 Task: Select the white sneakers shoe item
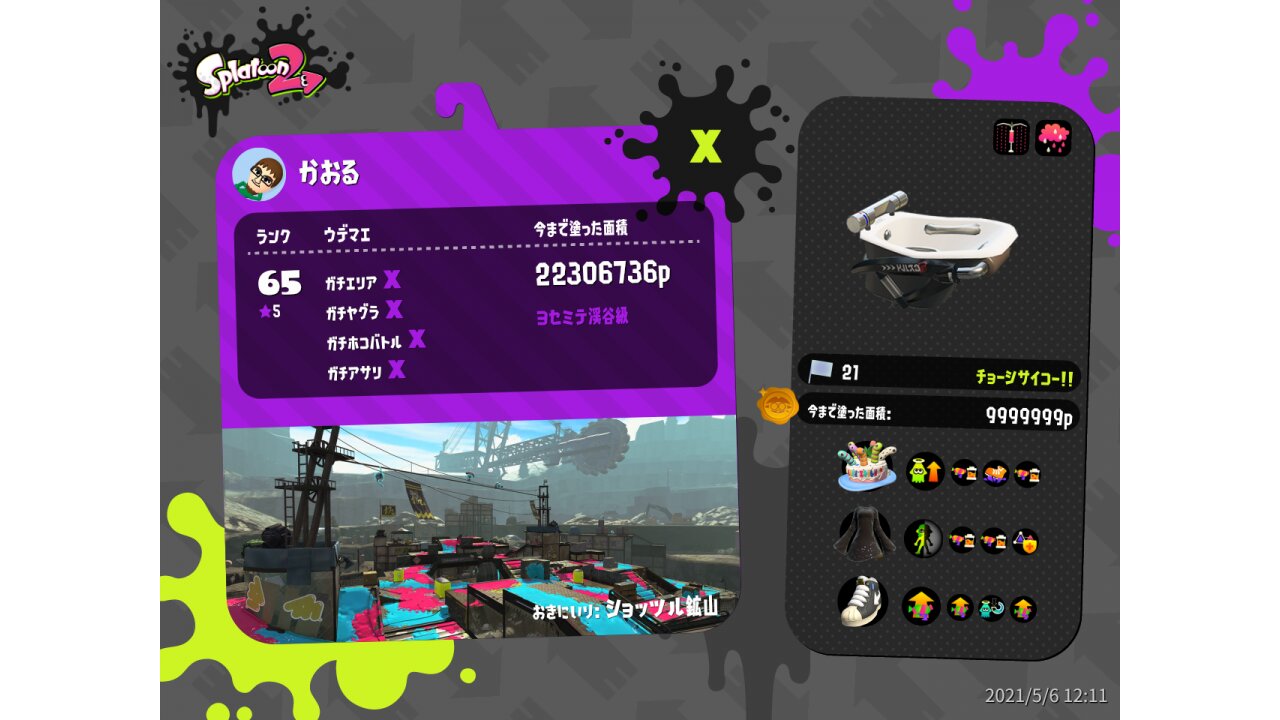[863, 601]
